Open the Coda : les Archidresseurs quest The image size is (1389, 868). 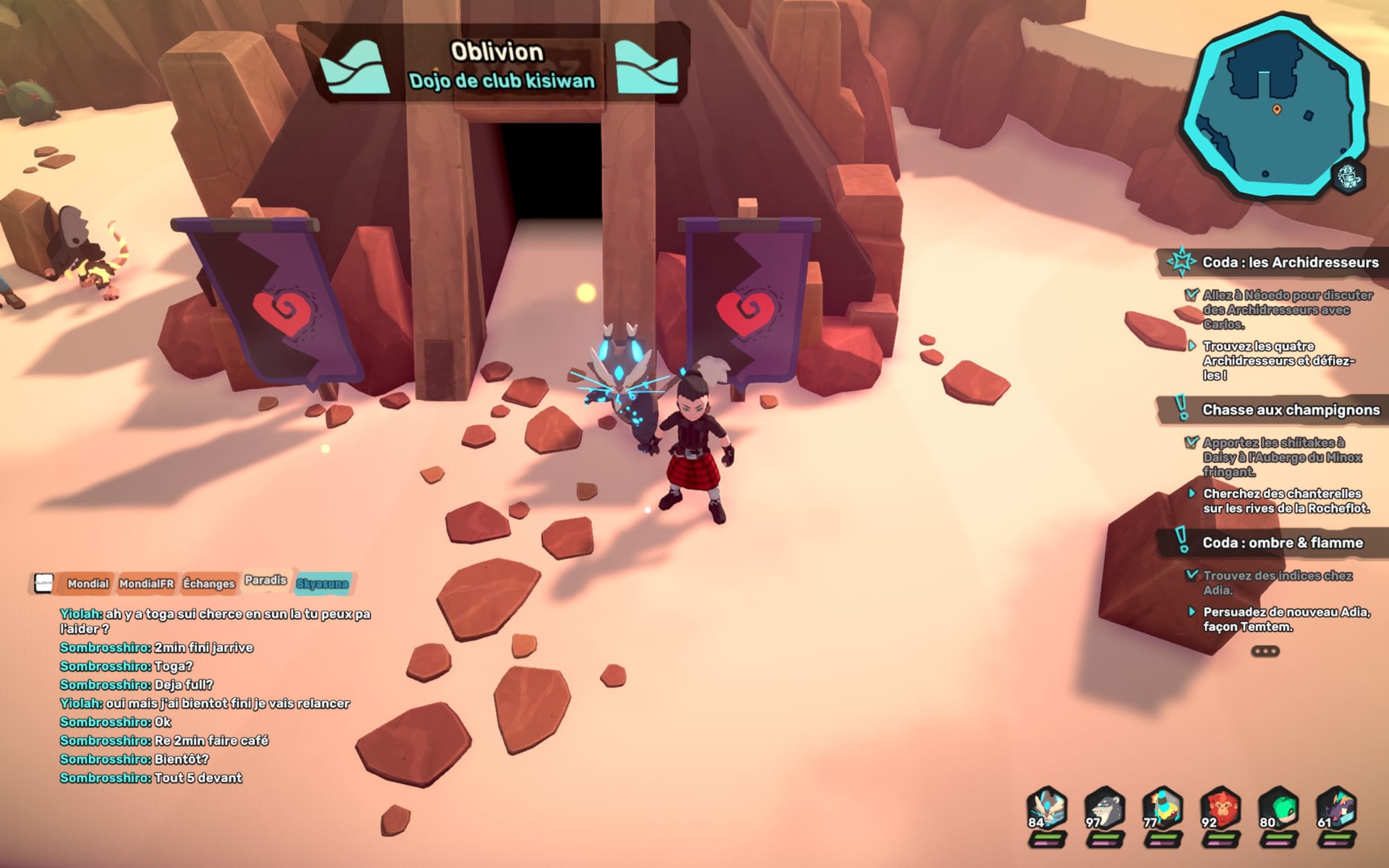tap(1290, 262)
